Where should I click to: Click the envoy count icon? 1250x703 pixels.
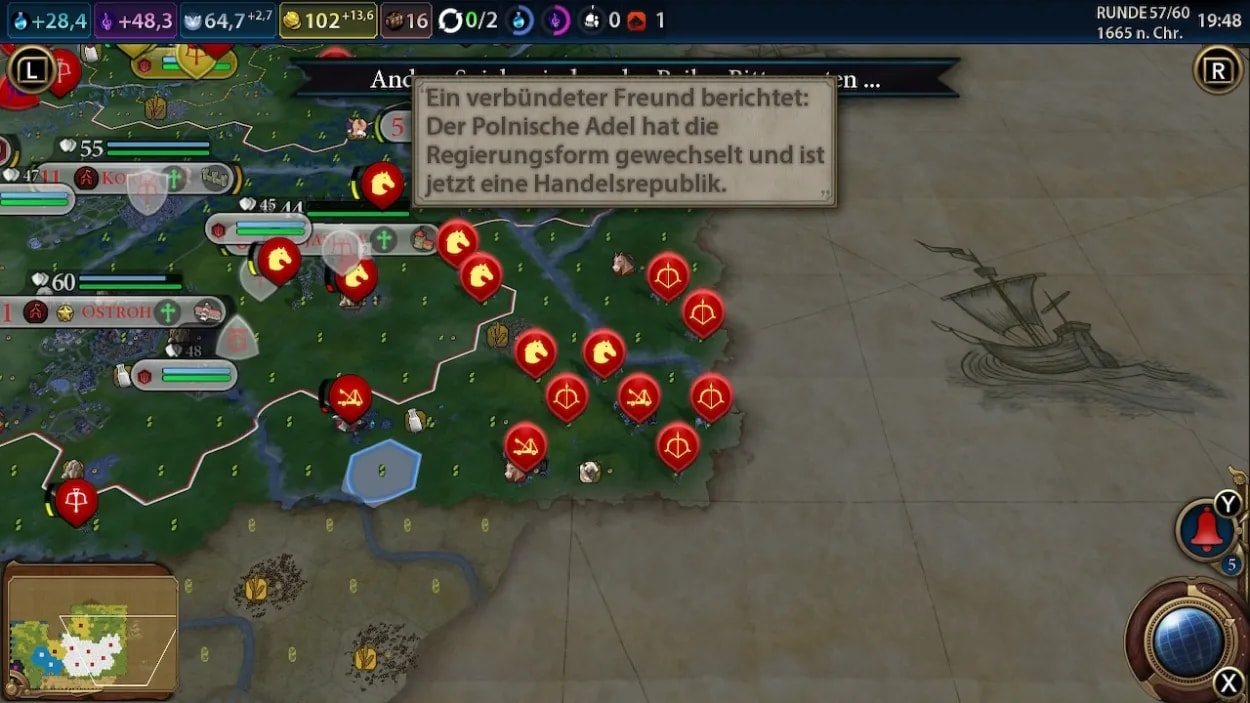[602, 20]
